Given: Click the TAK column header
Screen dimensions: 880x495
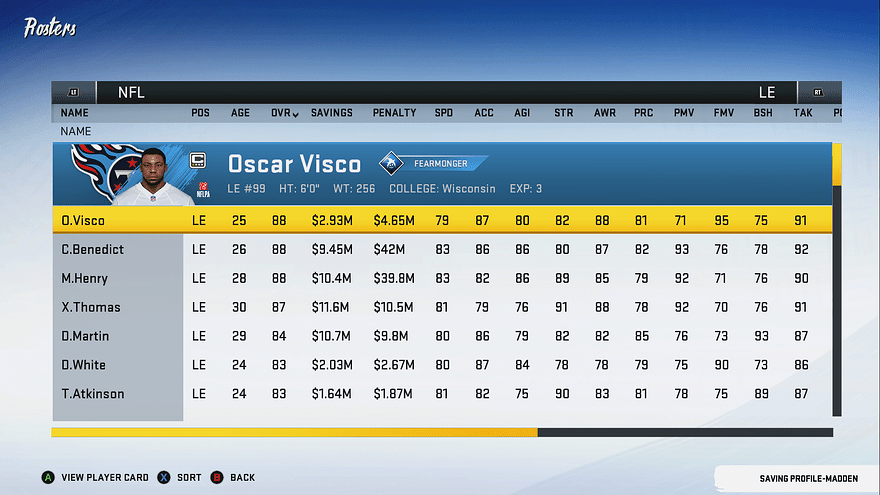Looking at the screenshot, I should pos(803,113).
